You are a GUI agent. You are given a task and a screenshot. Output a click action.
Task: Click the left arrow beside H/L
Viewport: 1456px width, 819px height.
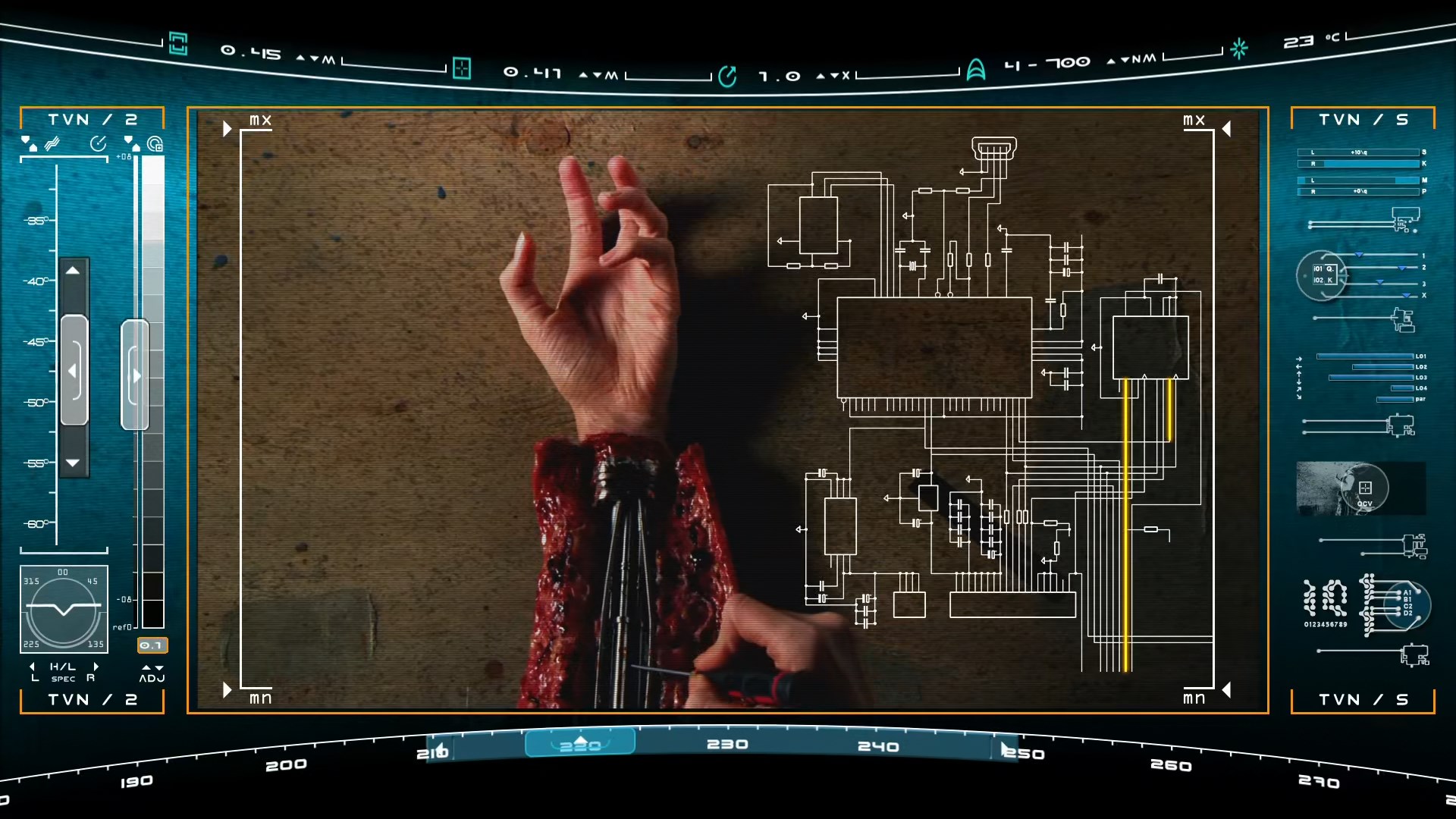(33, 667)
